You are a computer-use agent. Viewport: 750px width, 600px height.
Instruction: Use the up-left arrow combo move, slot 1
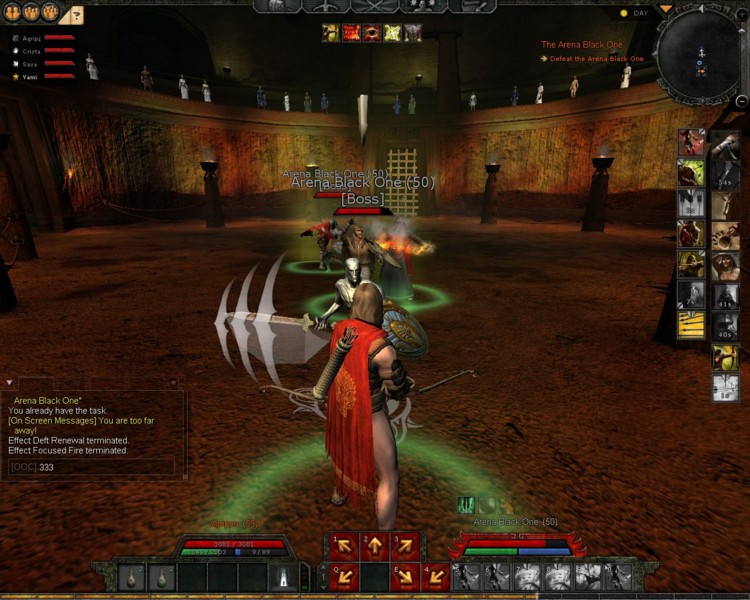(x=345, y=546)
